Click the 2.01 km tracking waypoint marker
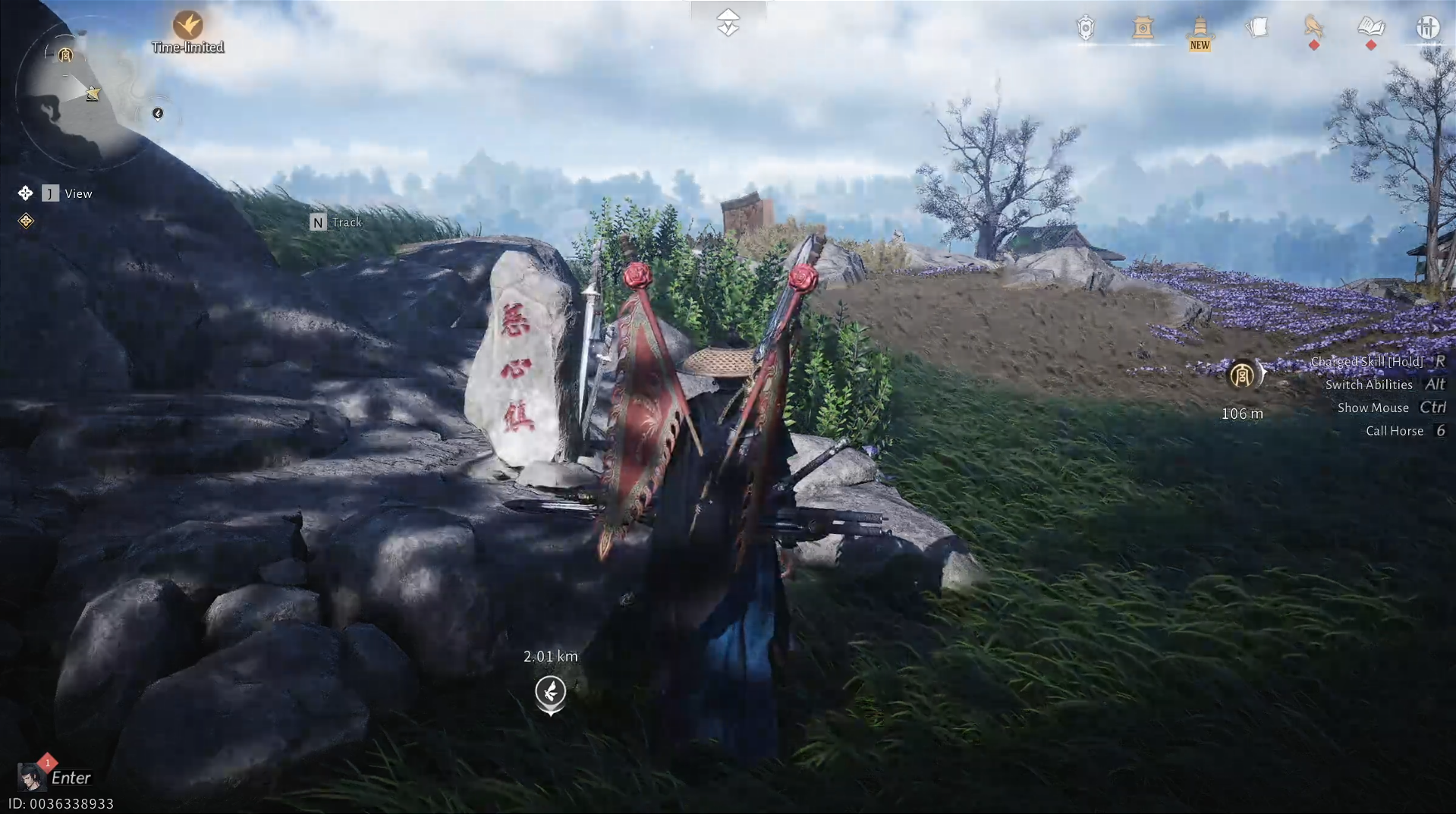 pos(549,693)
